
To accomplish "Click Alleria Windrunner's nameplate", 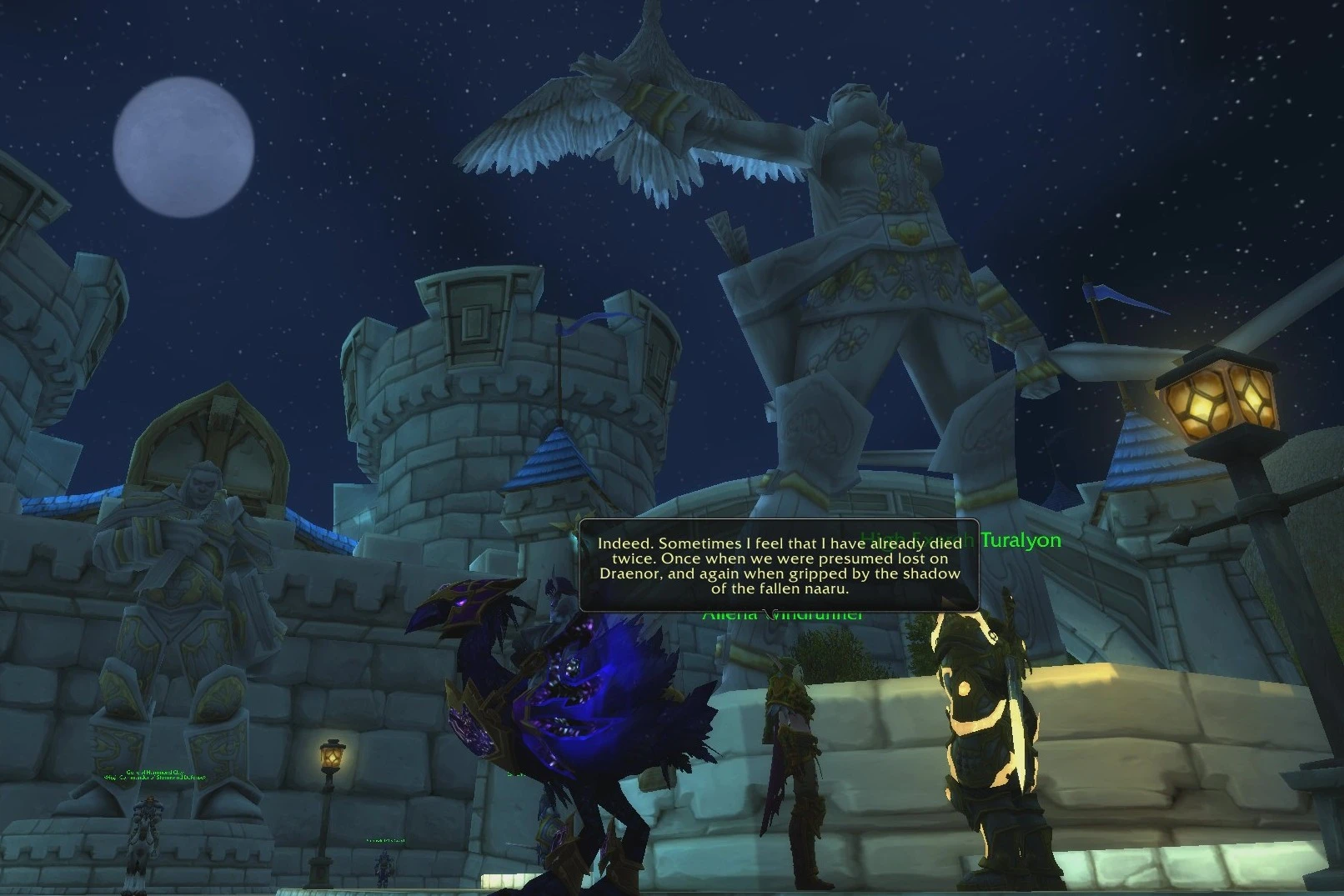I will point(782,614).
